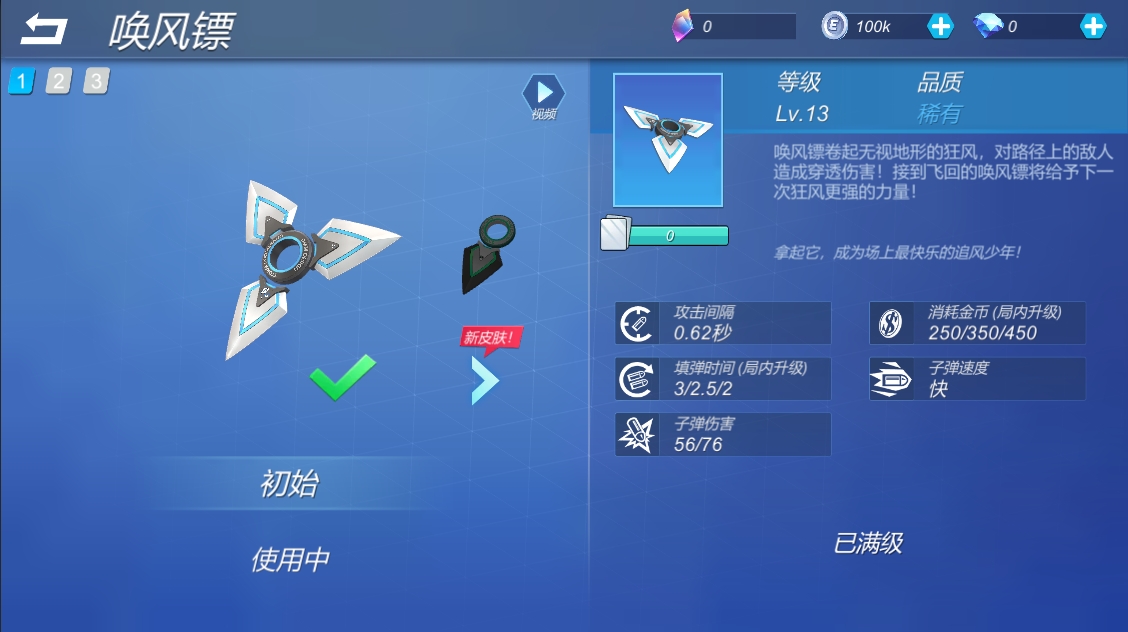Image resolution: width=1128 pixels, height=632 pixels.
Task: Add more diamonds with plus button
Action: (x=1093, y=27)
